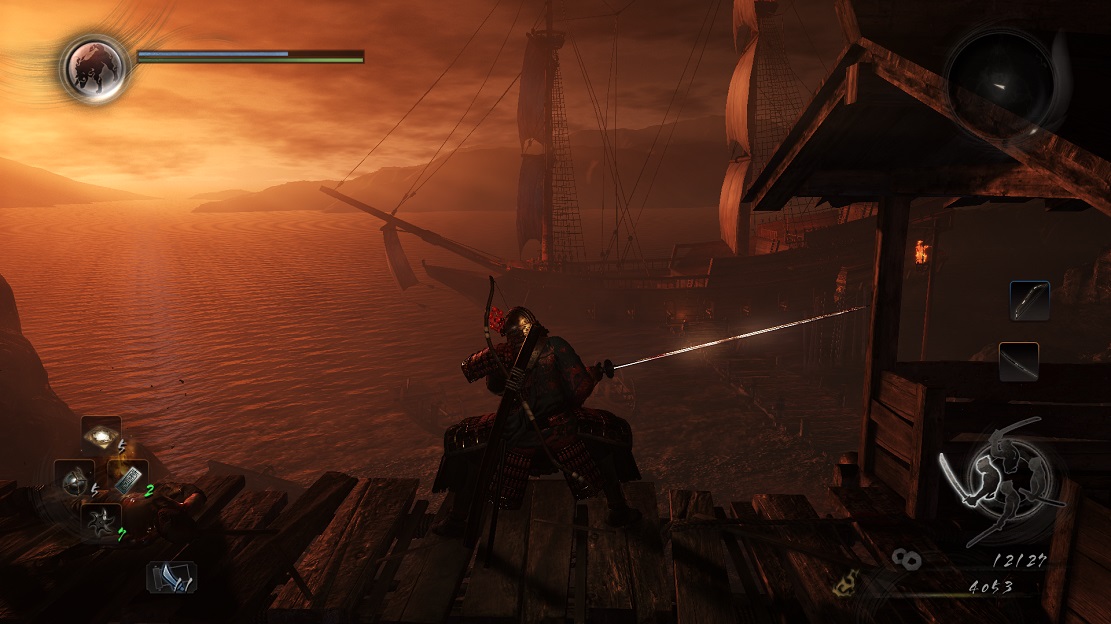The width and height of the screenshot is (1111, 624).
Task: Select the bow ranged weapon slot
Action: [x=1029, y=300]
